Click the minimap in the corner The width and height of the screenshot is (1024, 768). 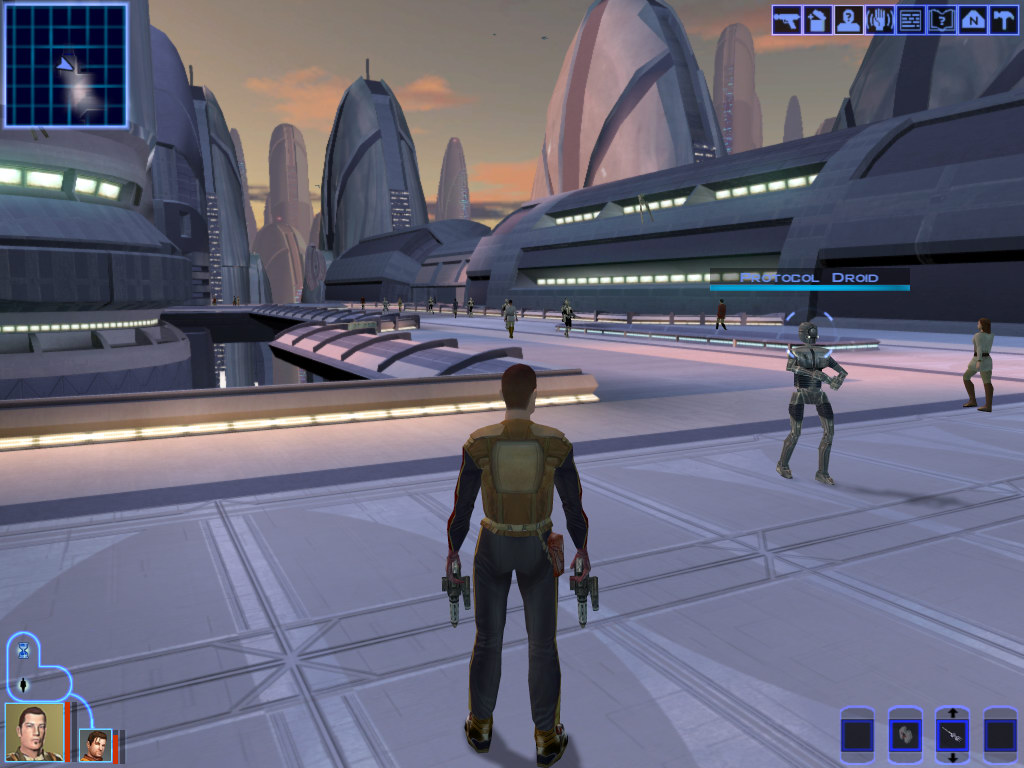[66, 65]
